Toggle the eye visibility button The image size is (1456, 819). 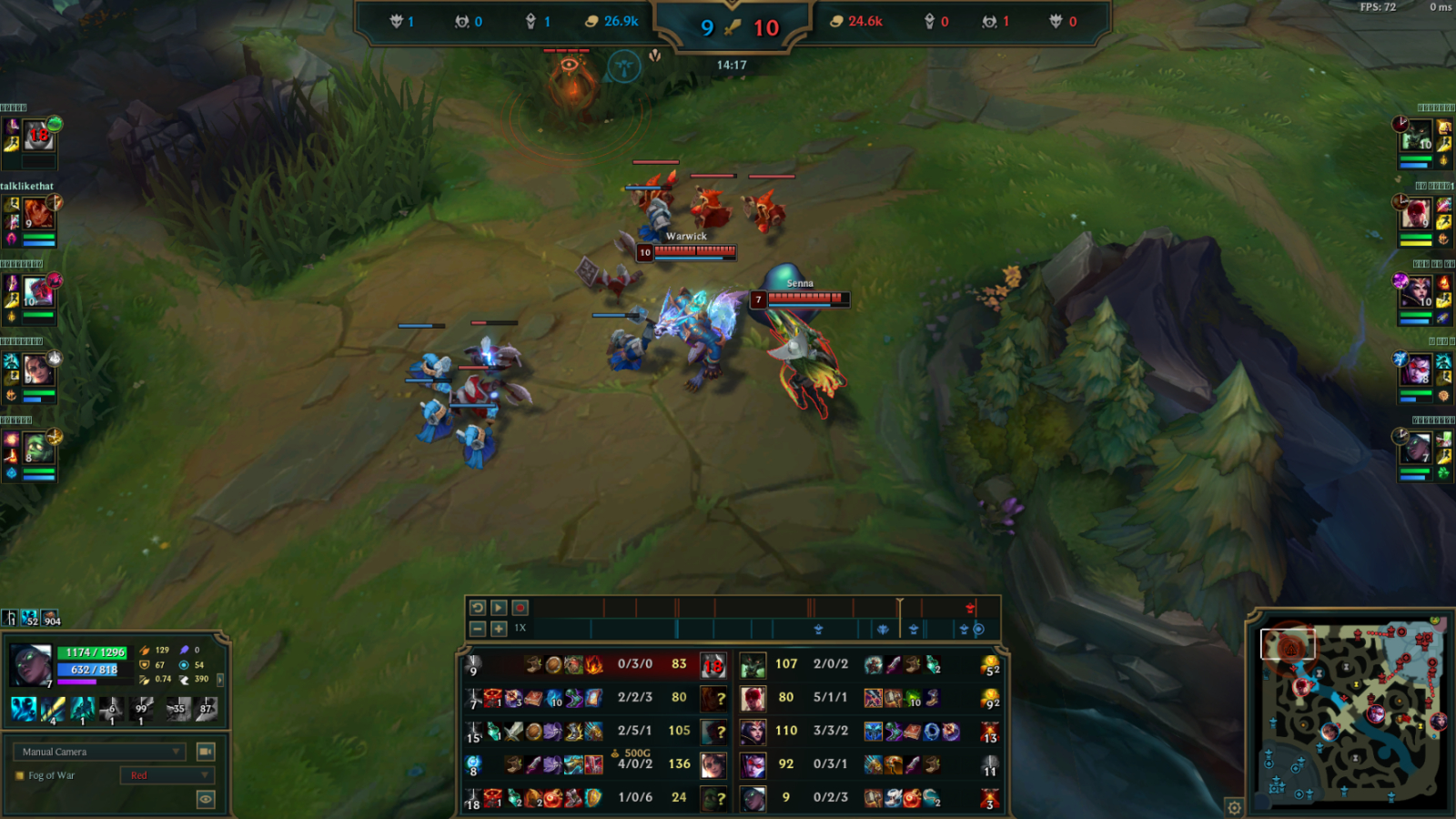point(206,799)
